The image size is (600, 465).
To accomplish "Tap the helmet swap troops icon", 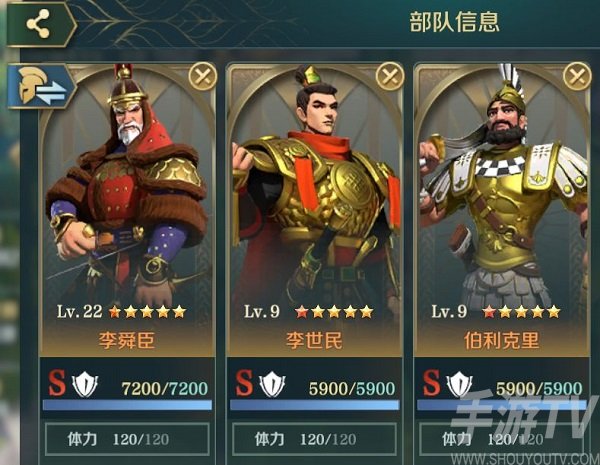I will (40, 87).
